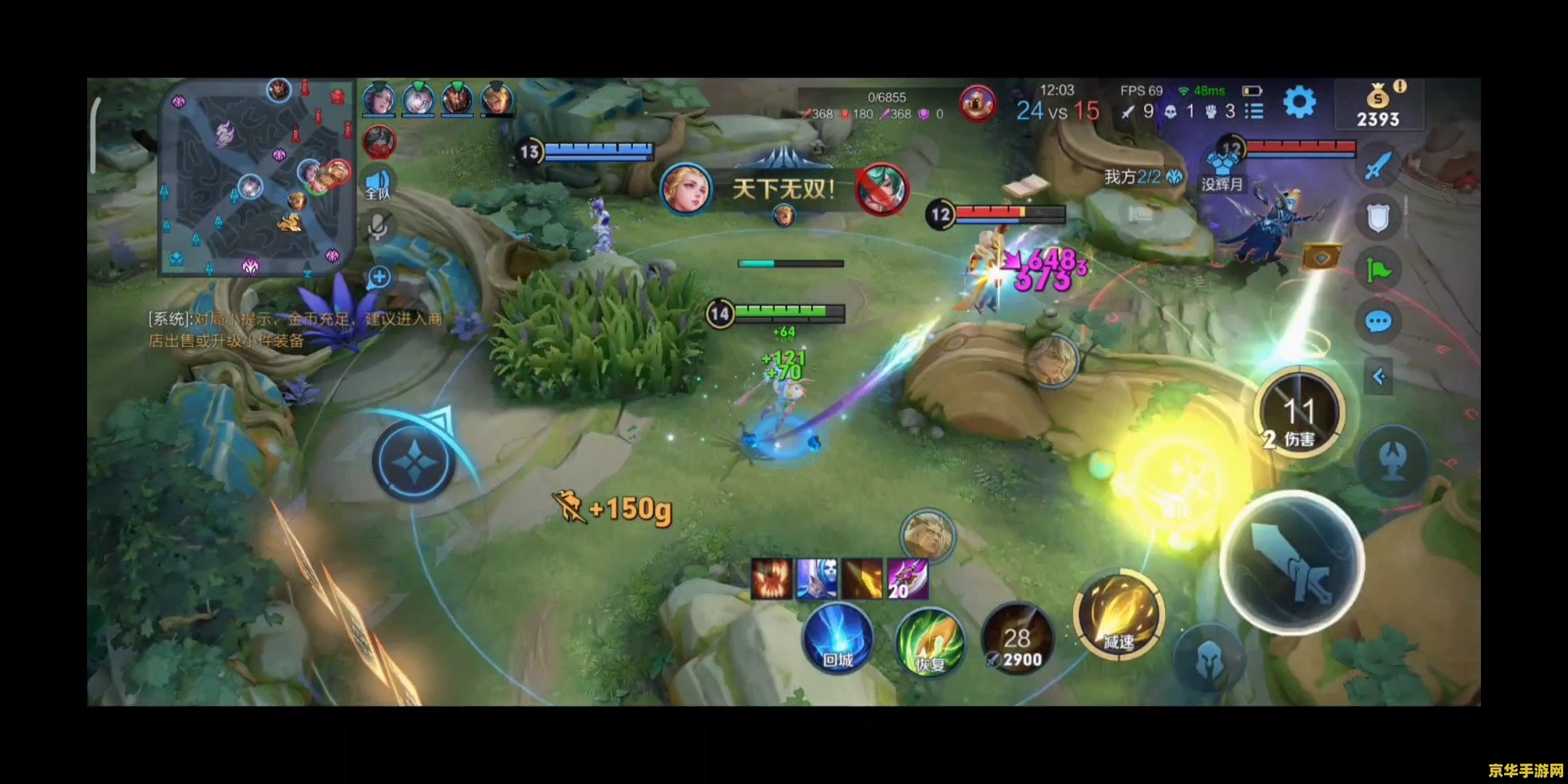Send the green flag rally signal
1568x784 pixels.
(x=1378, y=270)
